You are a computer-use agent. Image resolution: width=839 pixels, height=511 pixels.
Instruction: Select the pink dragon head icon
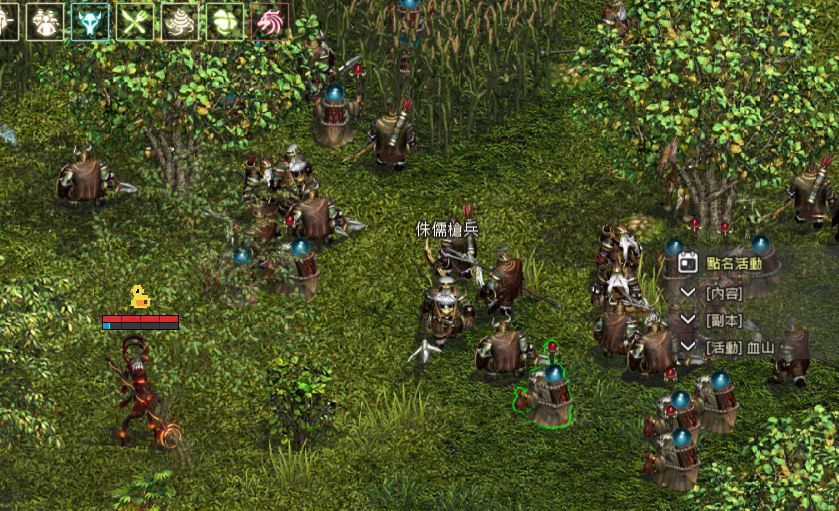click(270, 21)
